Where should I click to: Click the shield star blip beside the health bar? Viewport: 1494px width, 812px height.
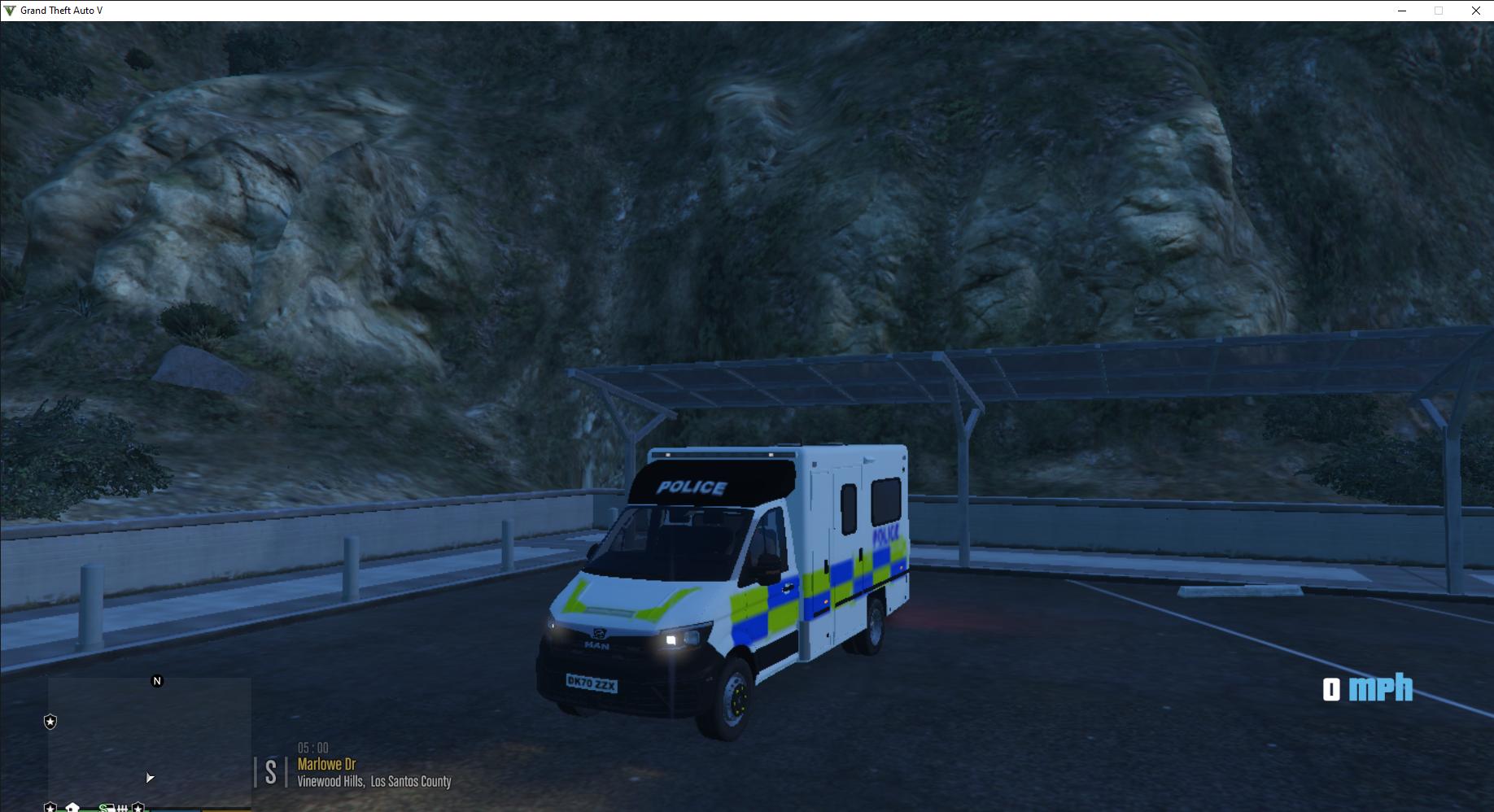coord(138,808)
